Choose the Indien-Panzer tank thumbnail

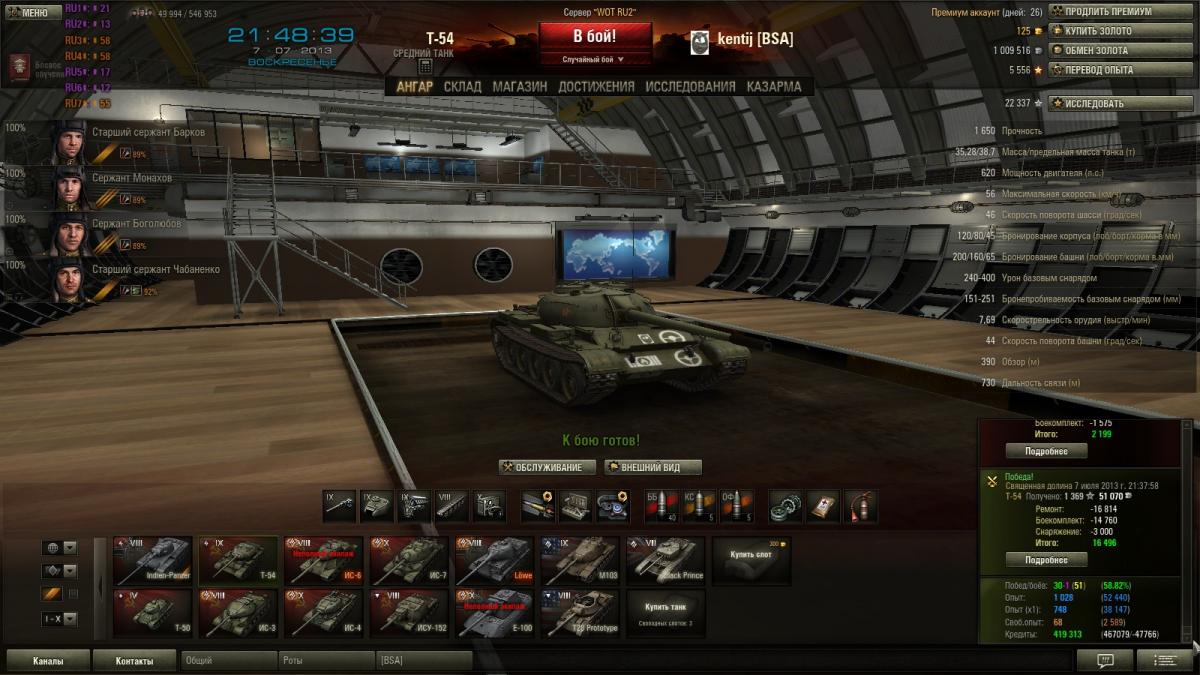click(152, 560)
